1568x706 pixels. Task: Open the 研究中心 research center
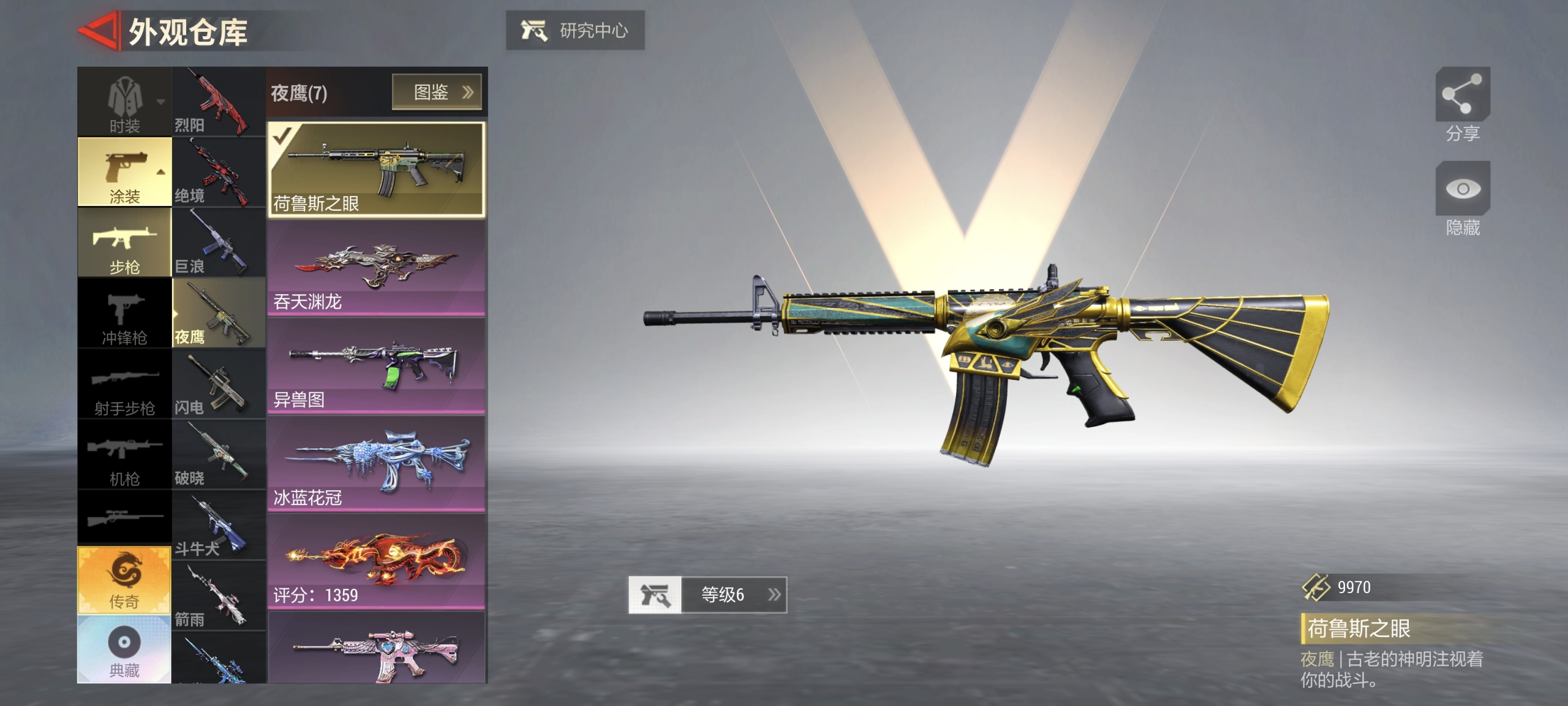point(575,30)
